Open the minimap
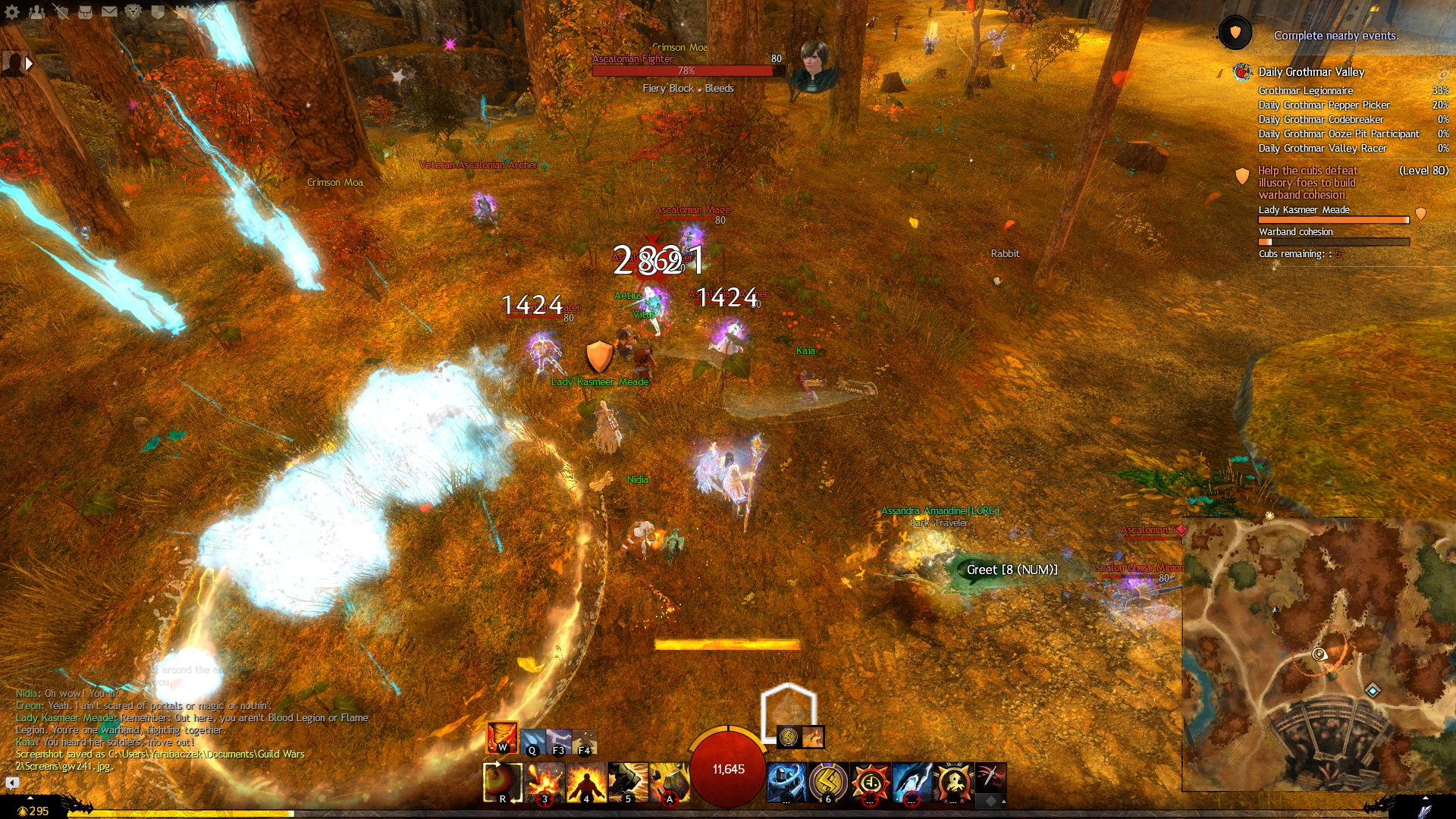Image resolution: width=1456 pixels, height=819 pixels. click(1318, 654)
